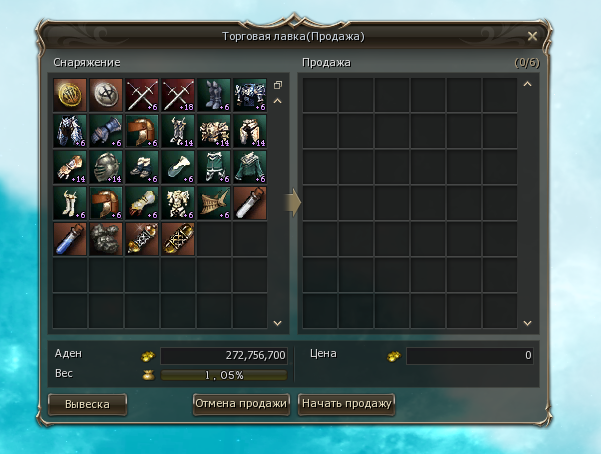Screen dimensions: 601x454
Task: Toggle the inventory window expand icon
Action: [x=277, y=85]
